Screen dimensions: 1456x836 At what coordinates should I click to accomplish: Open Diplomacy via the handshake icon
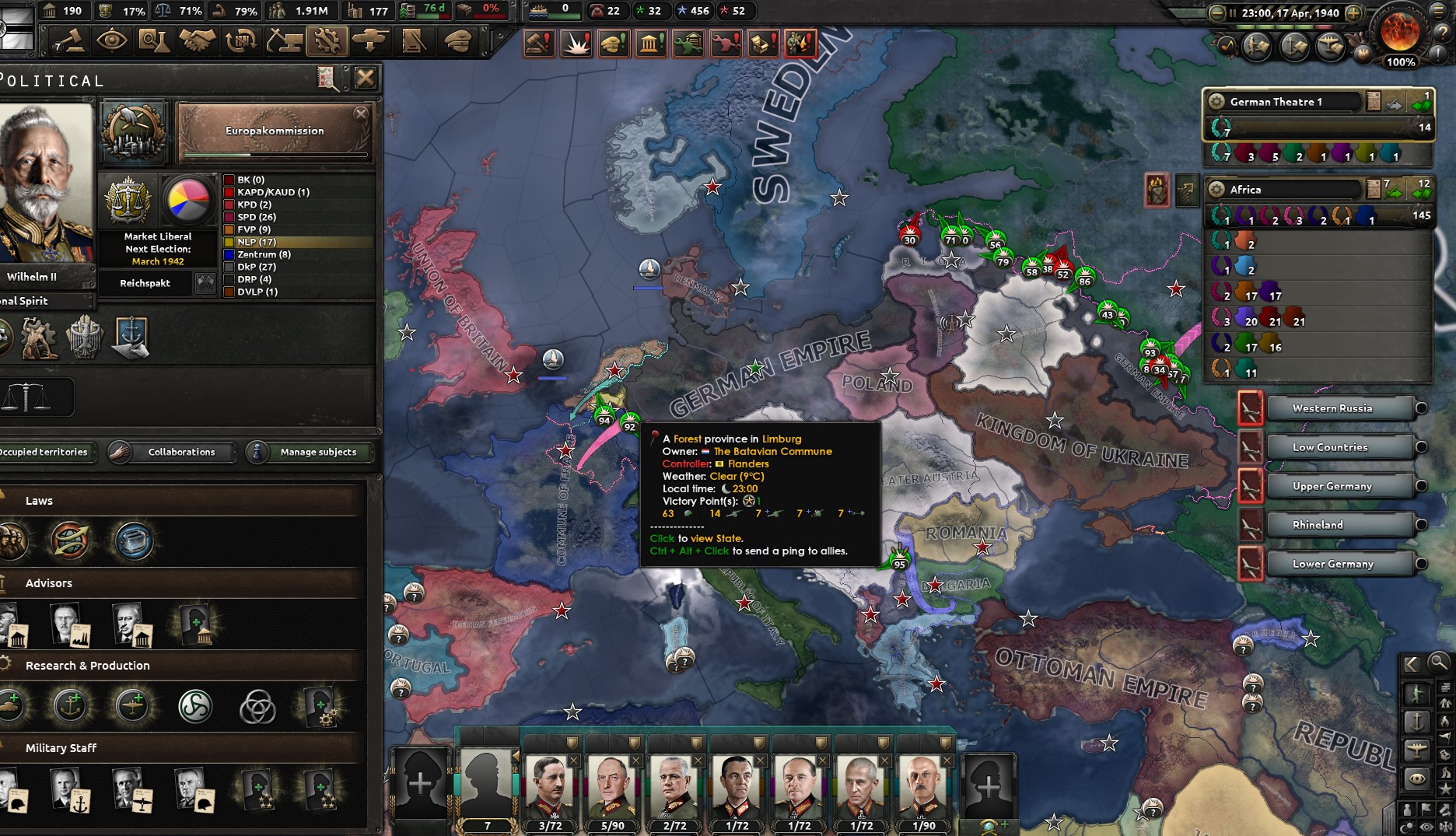[x=198, y=40]
